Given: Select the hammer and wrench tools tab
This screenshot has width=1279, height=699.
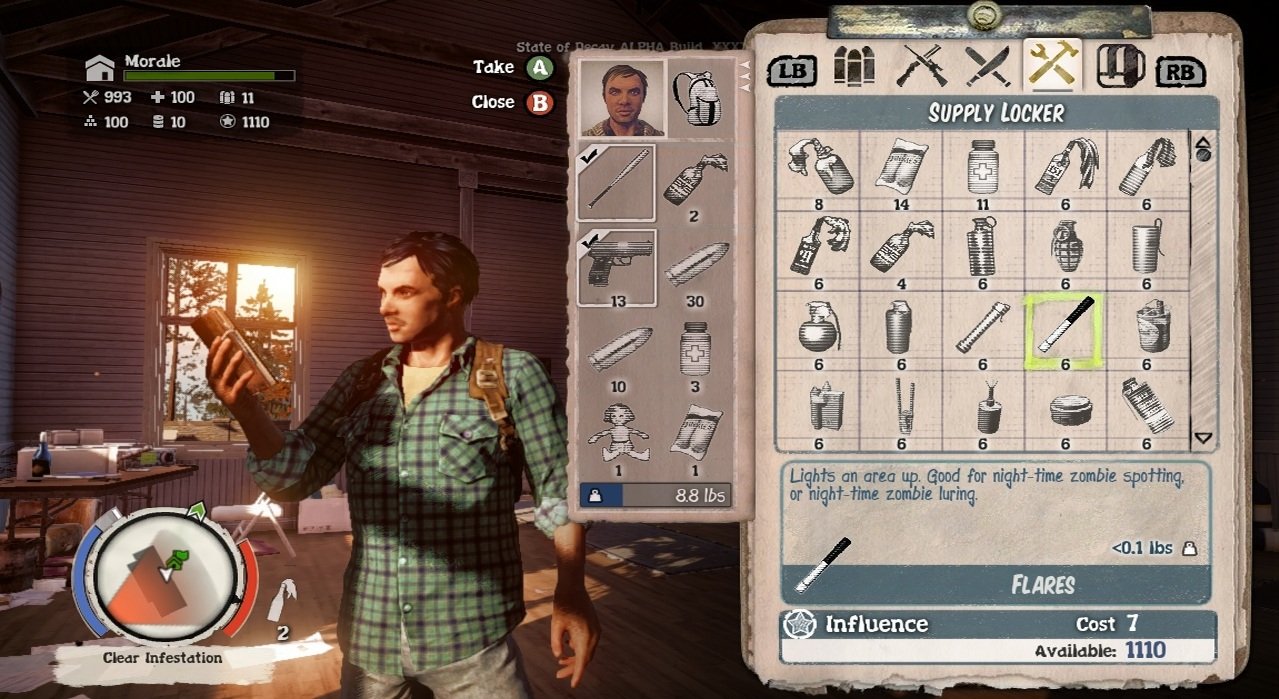Looking at the screenshot, I should point(1053,64).
